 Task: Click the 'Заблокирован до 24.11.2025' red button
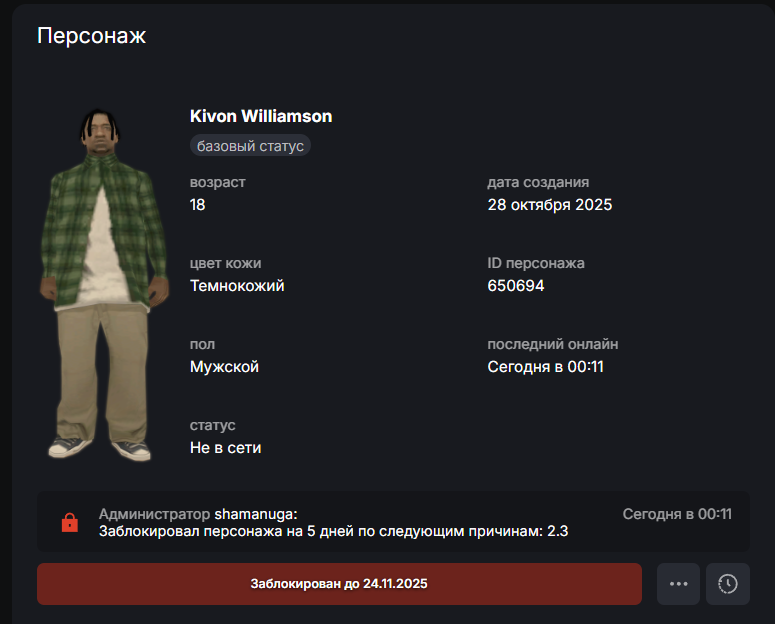(339, 583)
